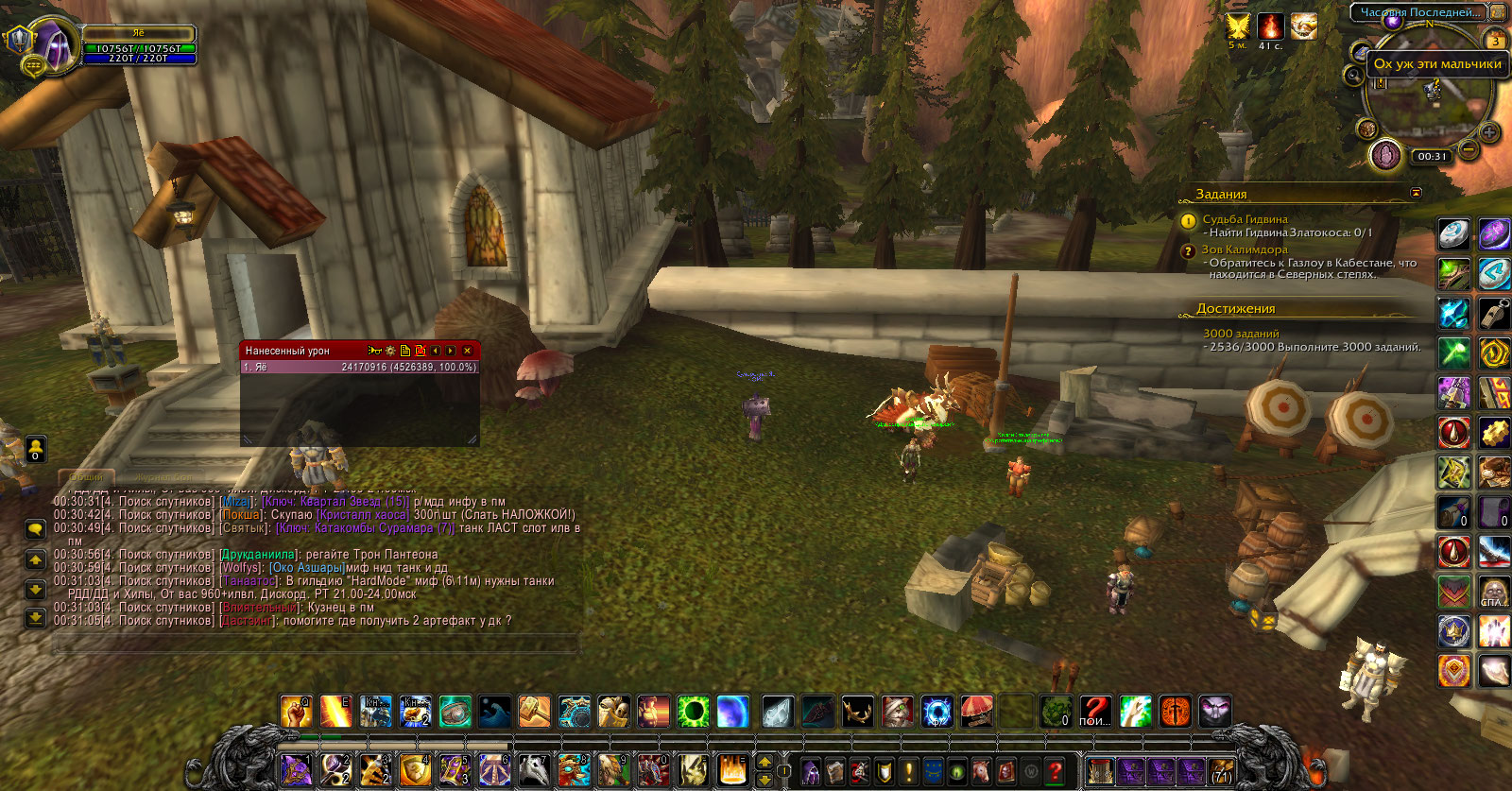
Task: Zoom in on the minimap
Action: tap(1488, 132)
